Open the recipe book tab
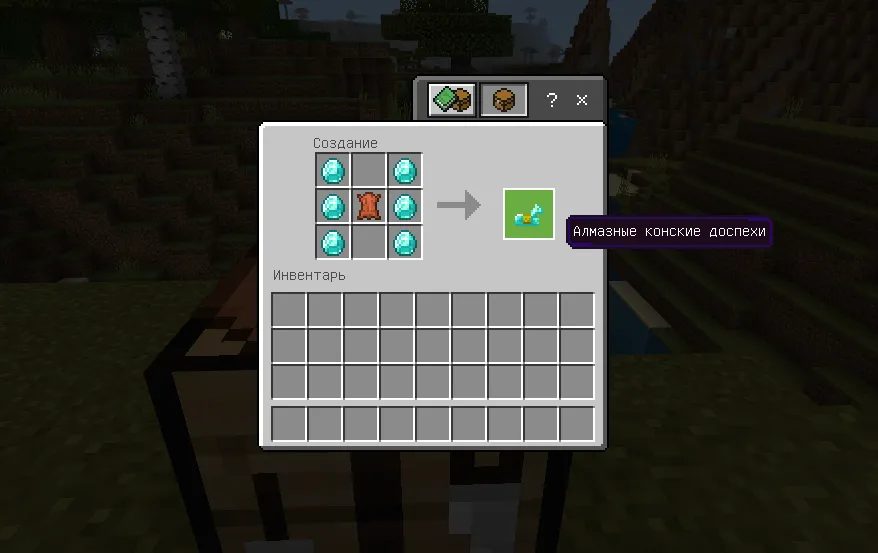This screenshot has width=878, height=553. point(452,100)
